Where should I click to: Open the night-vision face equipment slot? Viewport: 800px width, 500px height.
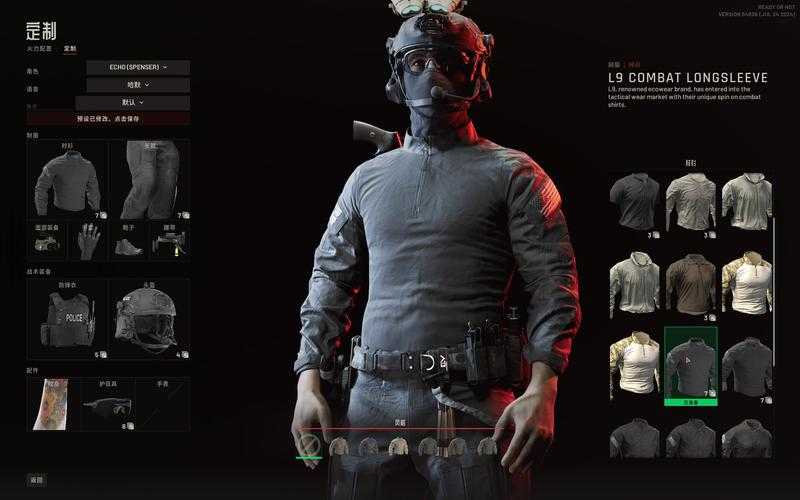(48, 241)
